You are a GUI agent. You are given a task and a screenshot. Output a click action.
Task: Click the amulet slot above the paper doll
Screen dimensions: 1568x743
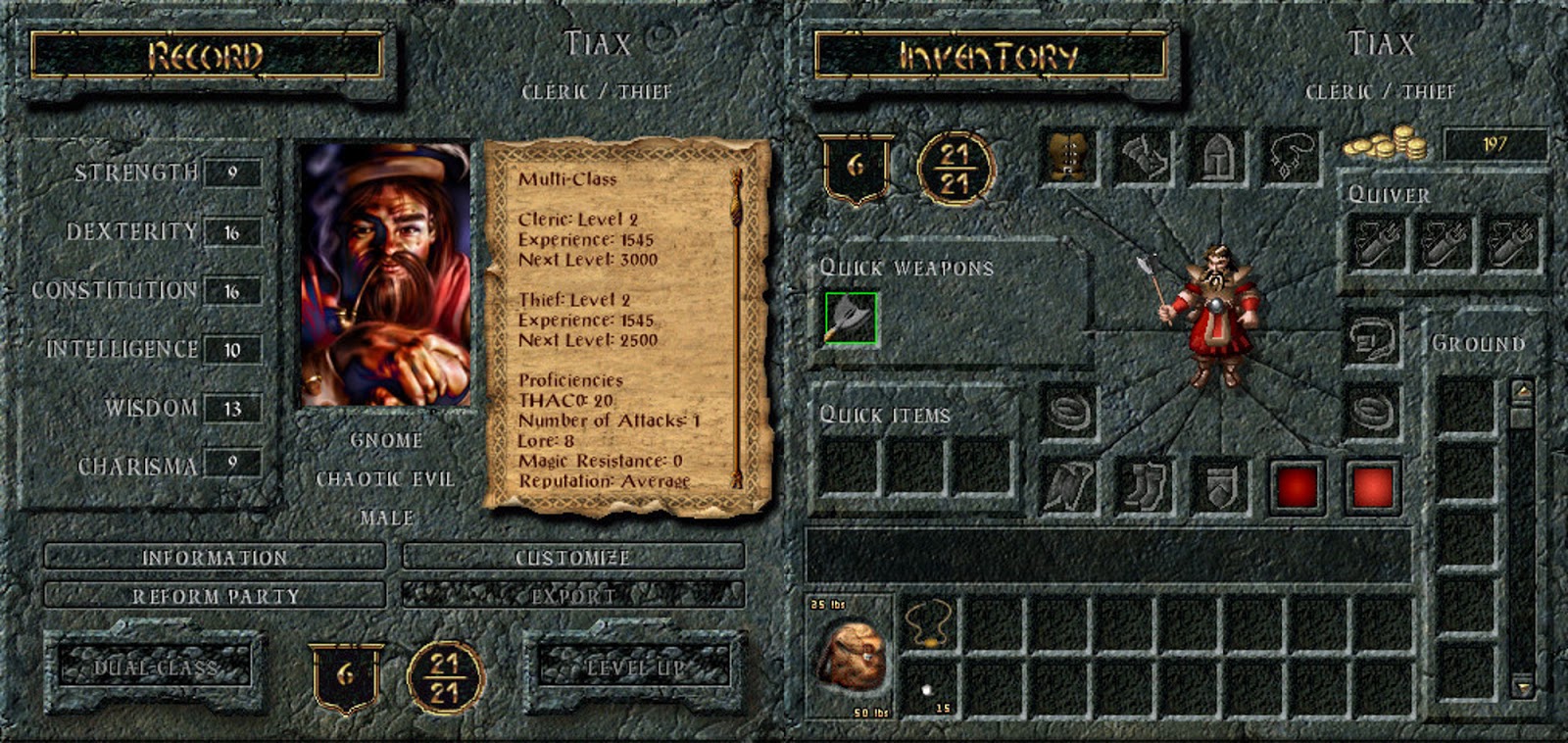point(1292,159)
